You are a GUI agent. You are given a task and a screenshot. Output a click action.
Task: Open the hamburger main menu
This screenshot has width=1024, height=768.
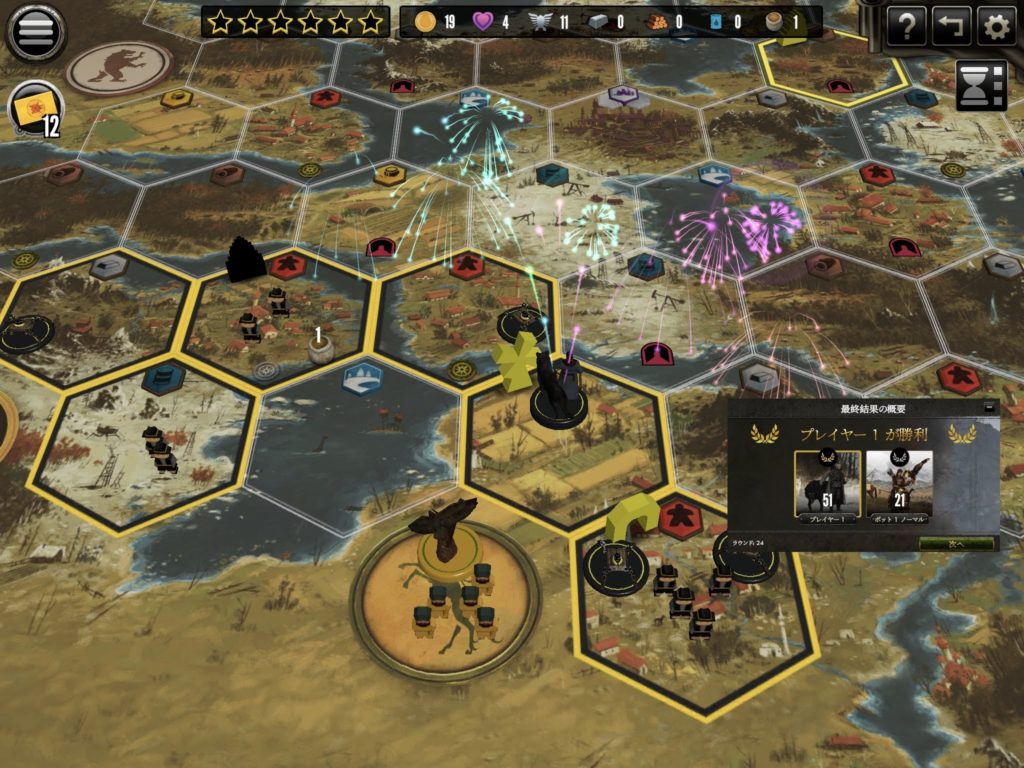coord(36,31)
